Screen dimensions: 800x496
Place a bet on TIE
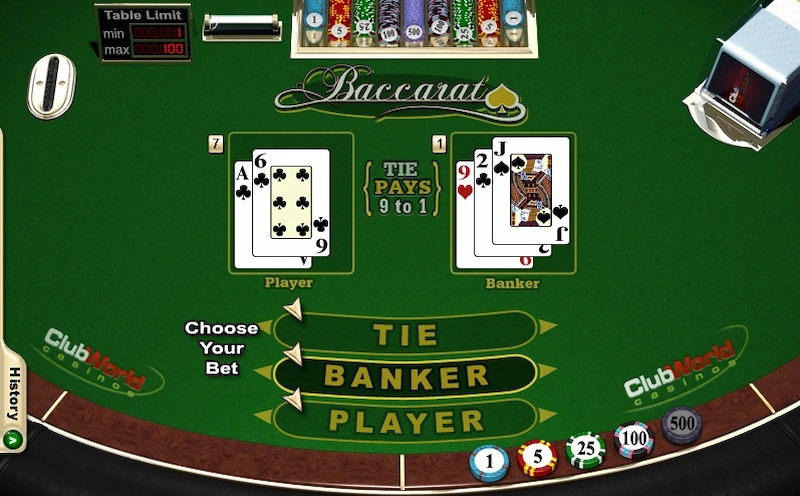point(407,334)
